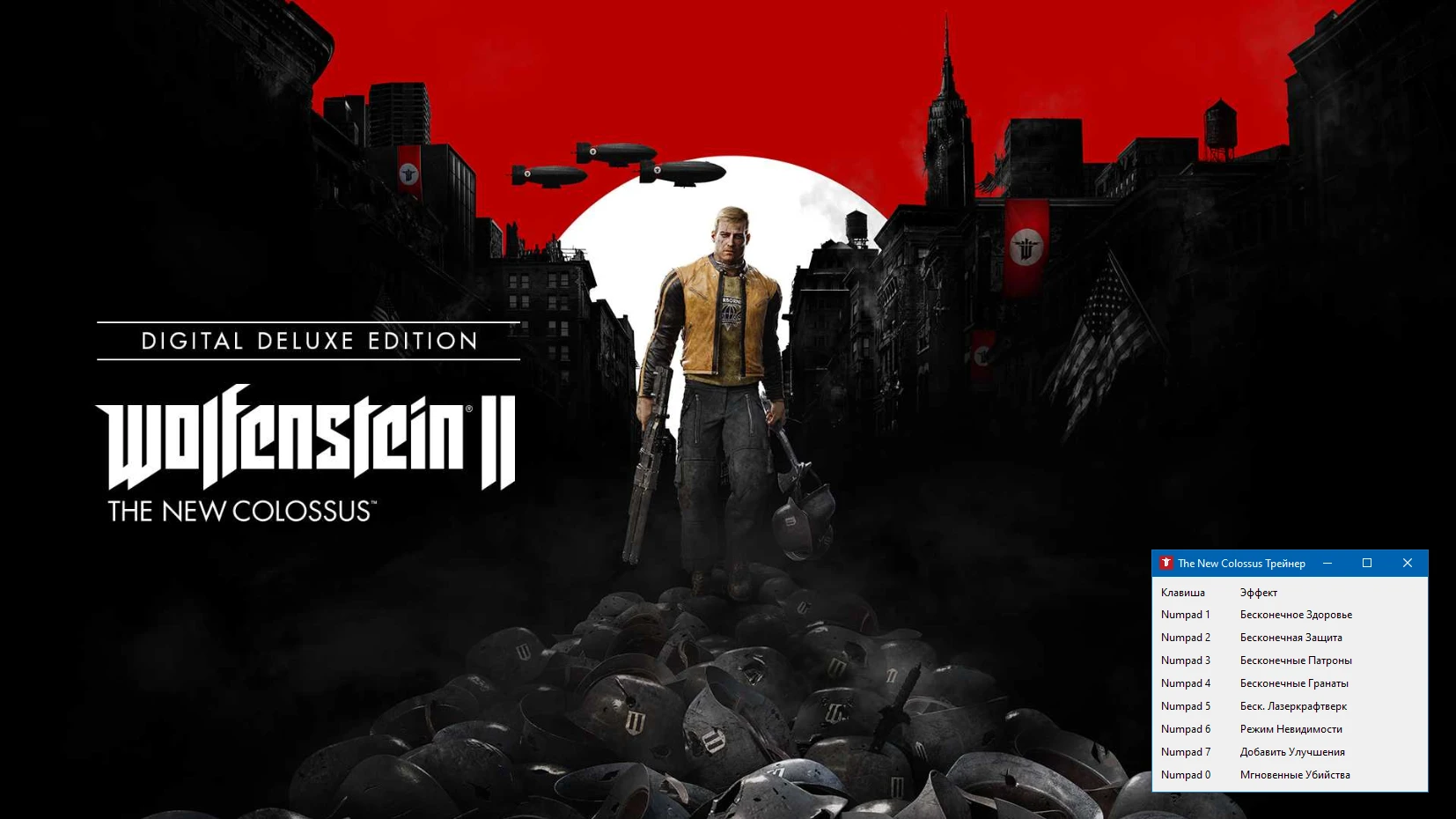Select the Бесконечное Здоровье effect entry

[x=1296, y=614]
